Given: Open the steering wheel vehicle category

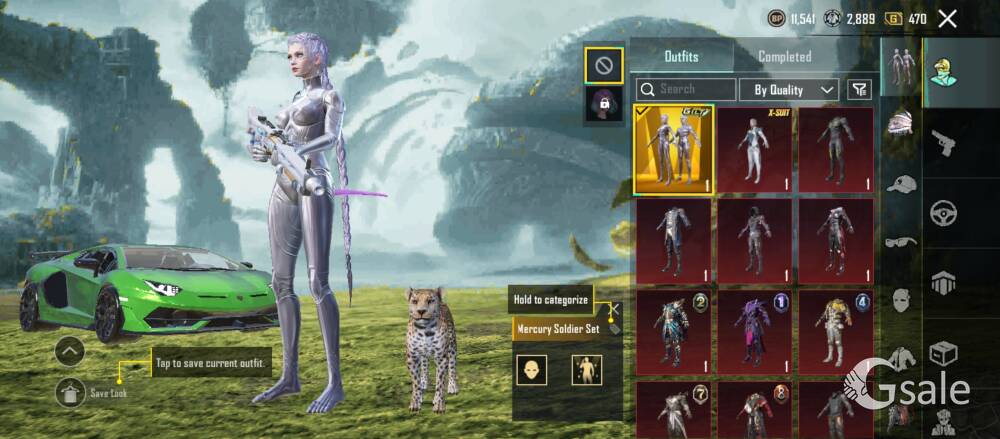Looking at the screenshot, I should tap(943, 212).
